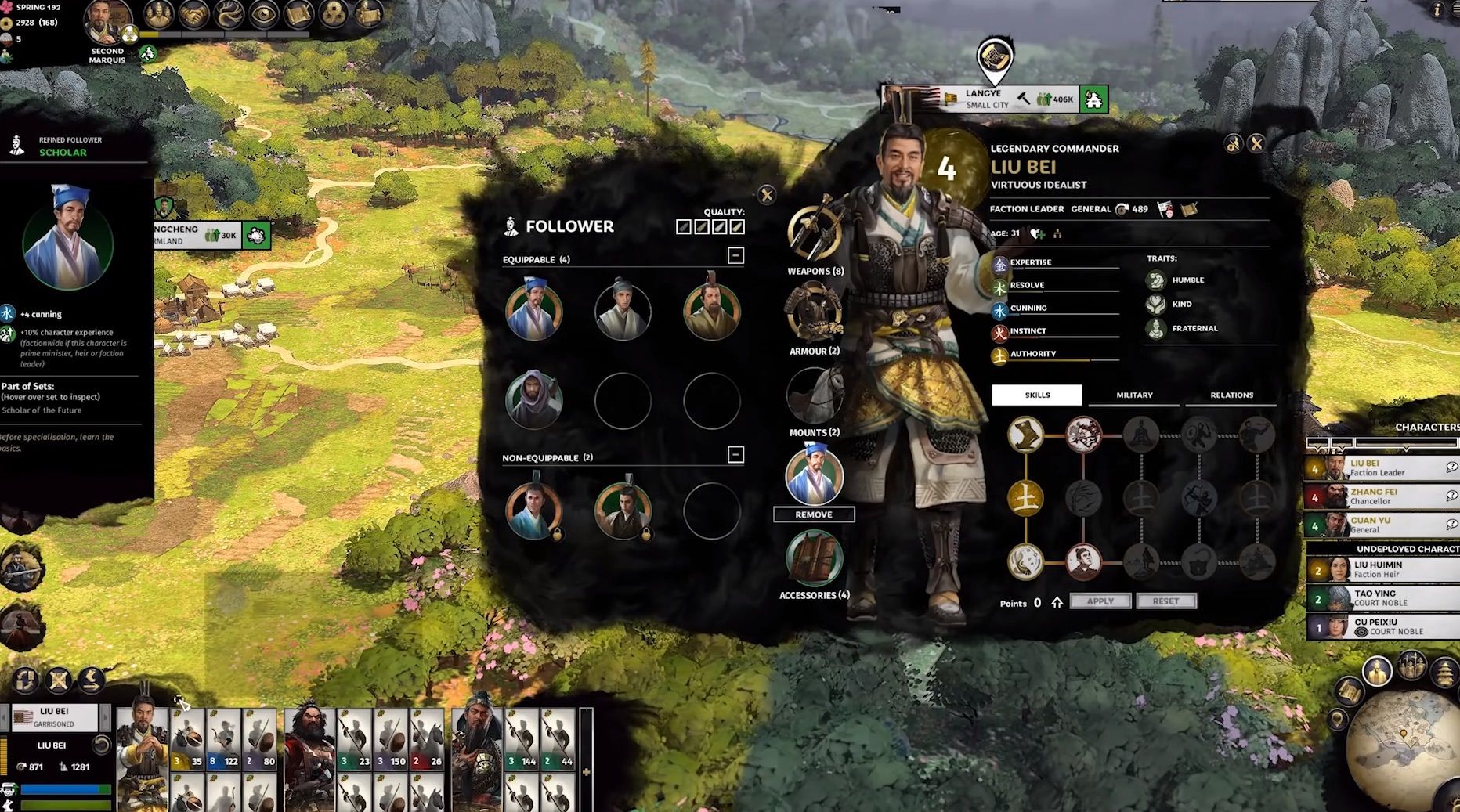Open the Weapons equipment category
This screenshot has height=812, width=1460.
click(x=815, y=236)
